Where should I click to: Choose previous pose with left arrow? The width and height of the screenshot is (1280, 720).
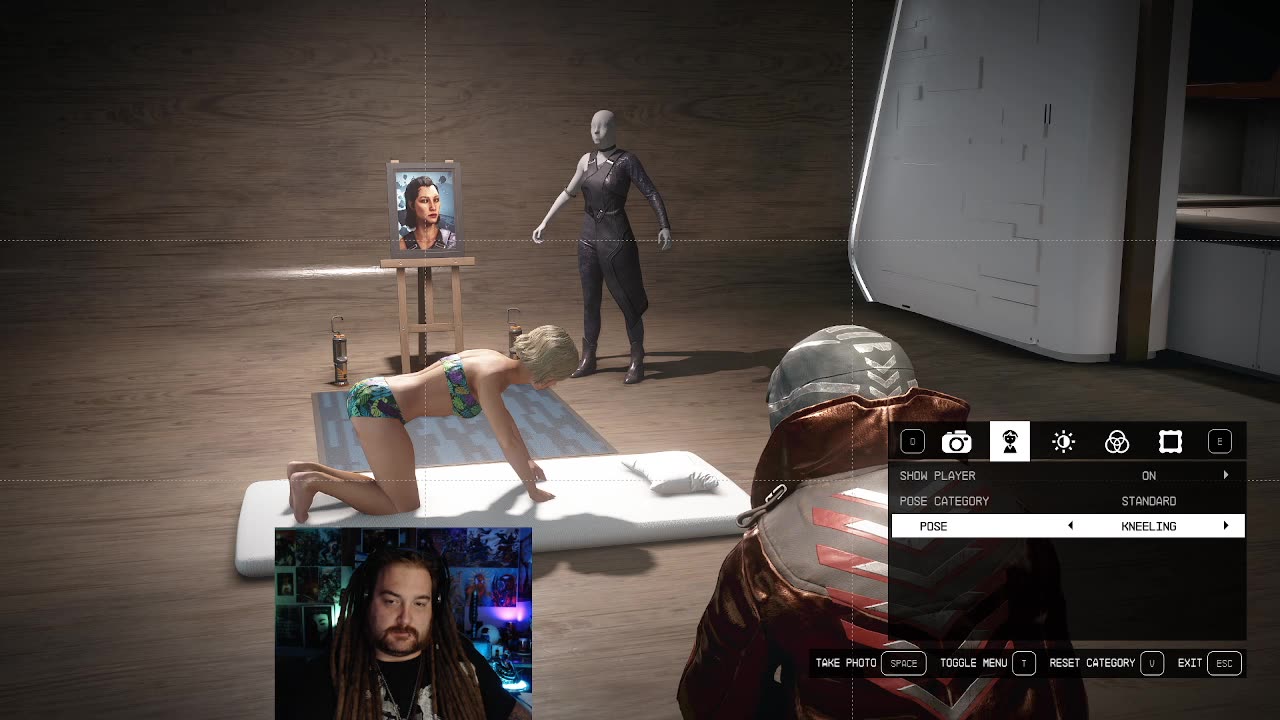[1070, 526]
